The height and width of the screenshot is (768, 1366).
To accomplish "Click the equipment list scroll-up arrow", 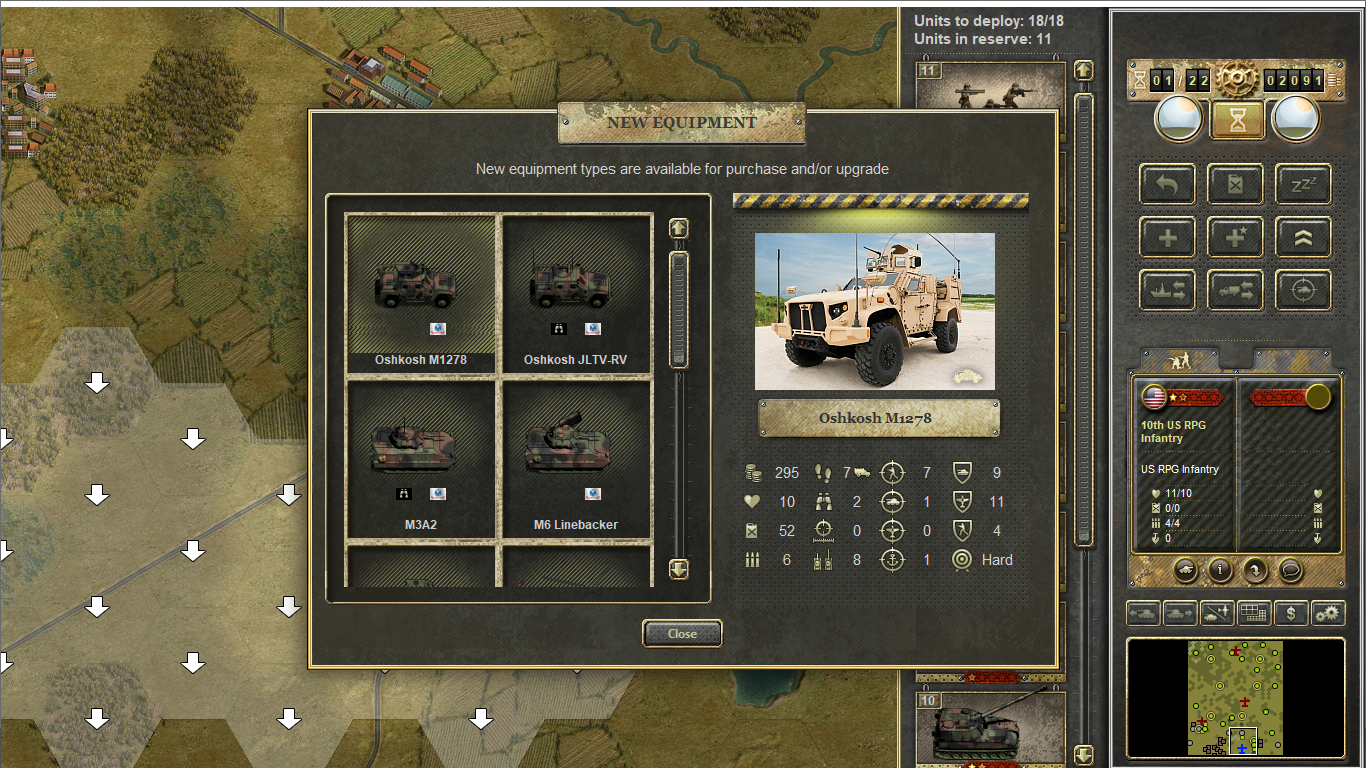I will [679, 228].
